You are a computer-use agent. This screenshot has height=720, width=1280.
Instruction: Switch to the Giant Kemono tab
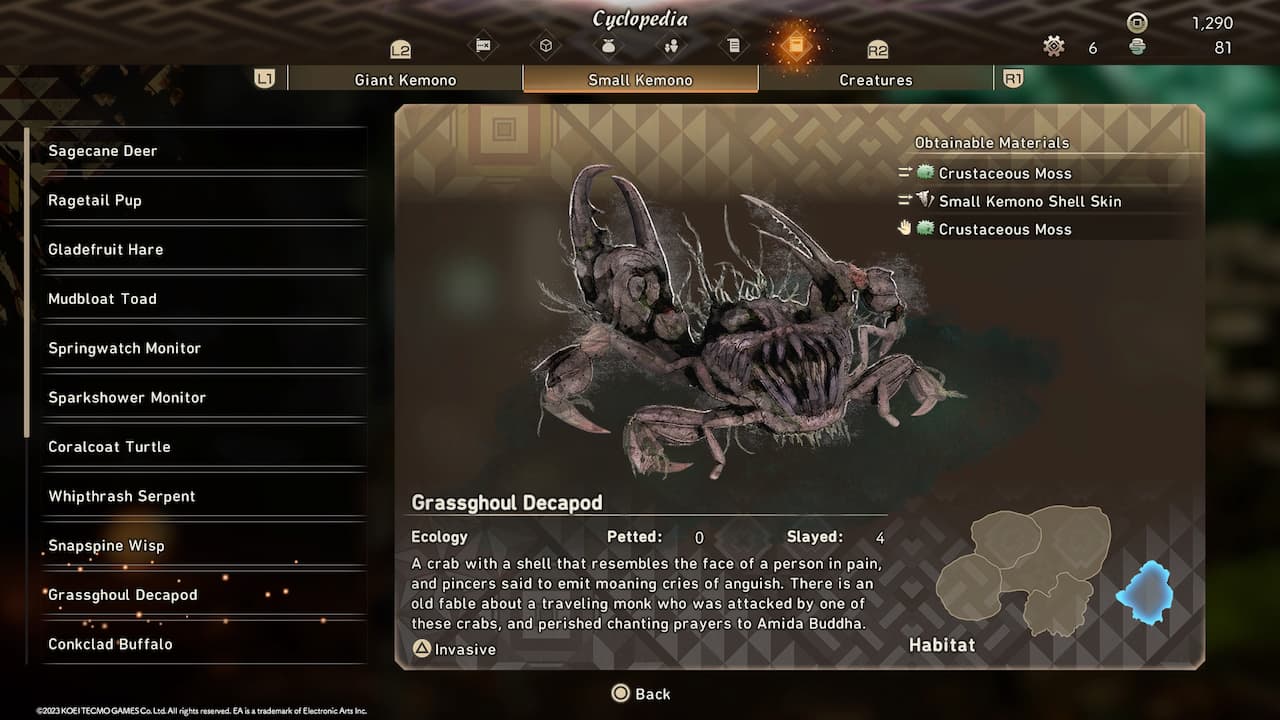pyautogui.click(x=404, y=79)
